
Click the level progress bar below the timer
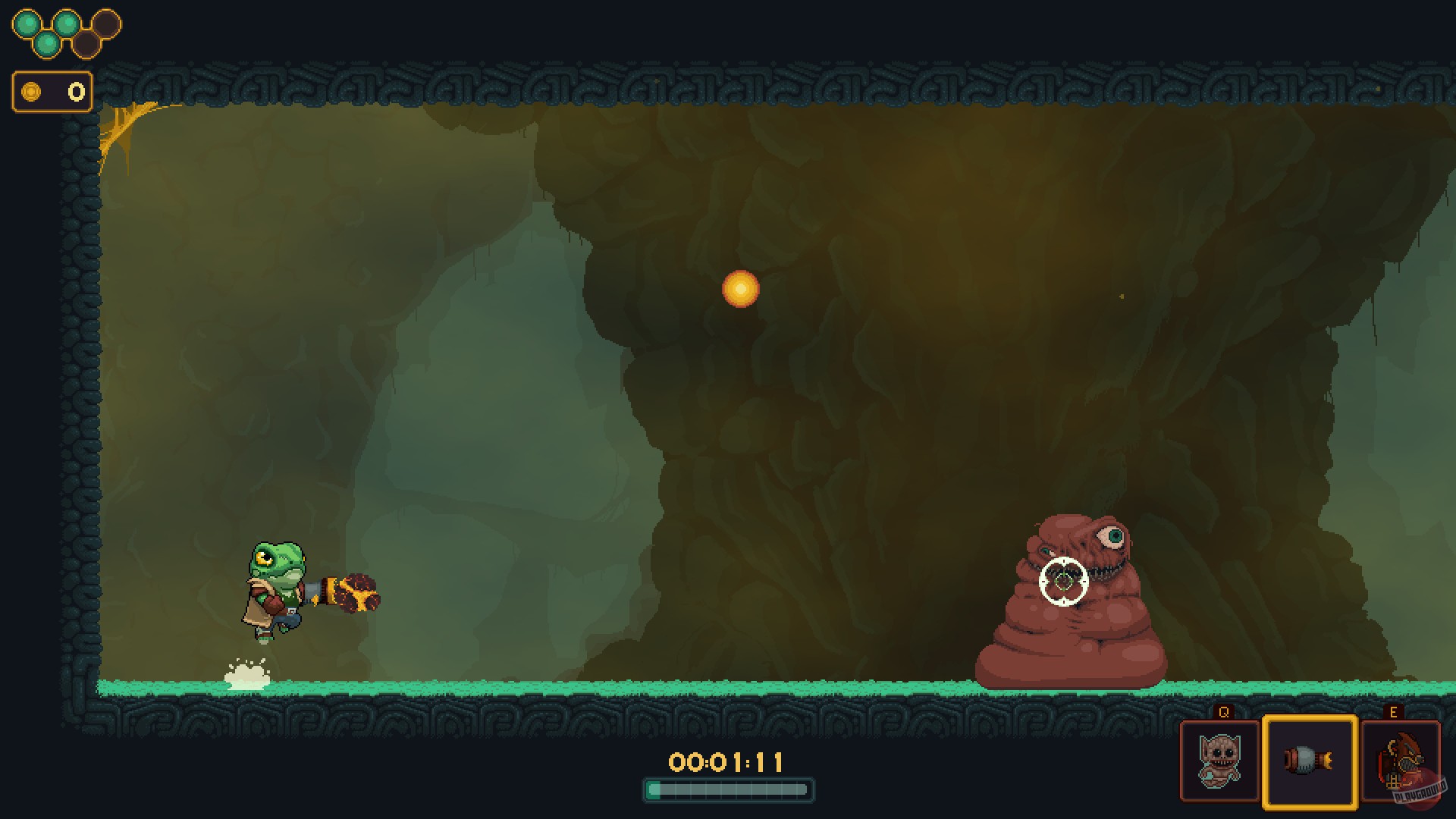click(726, 790)
